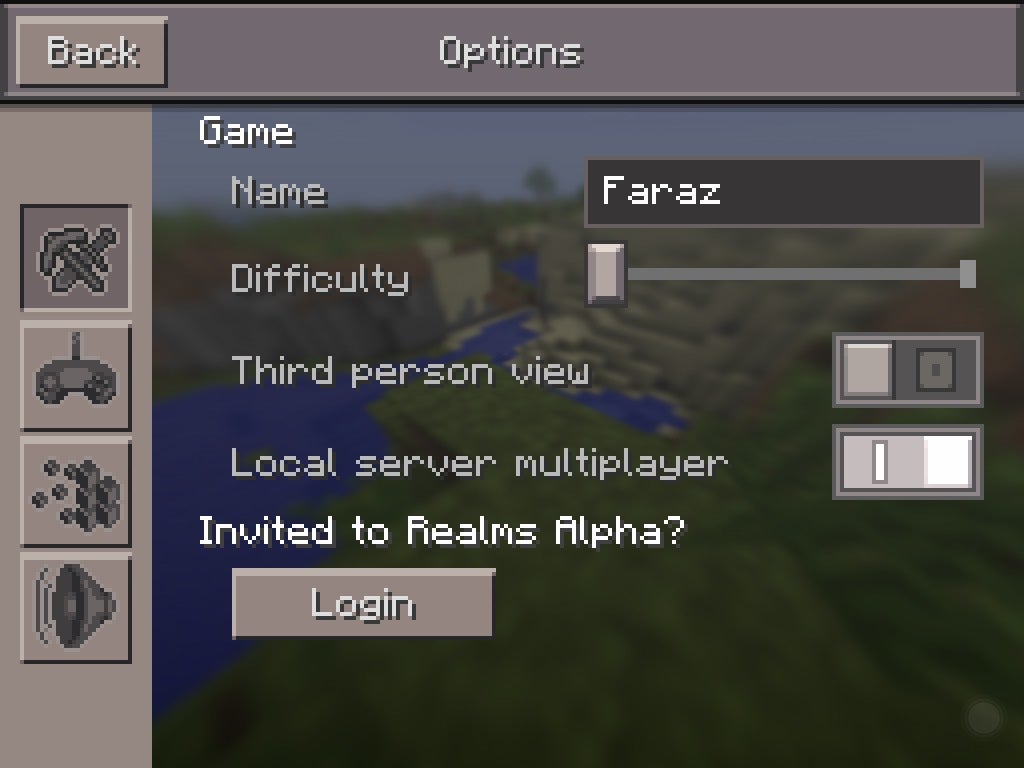Switch to the Sound tab with speaker icon
This screenshot has width=1024, height=768.
tap(76, 607)
